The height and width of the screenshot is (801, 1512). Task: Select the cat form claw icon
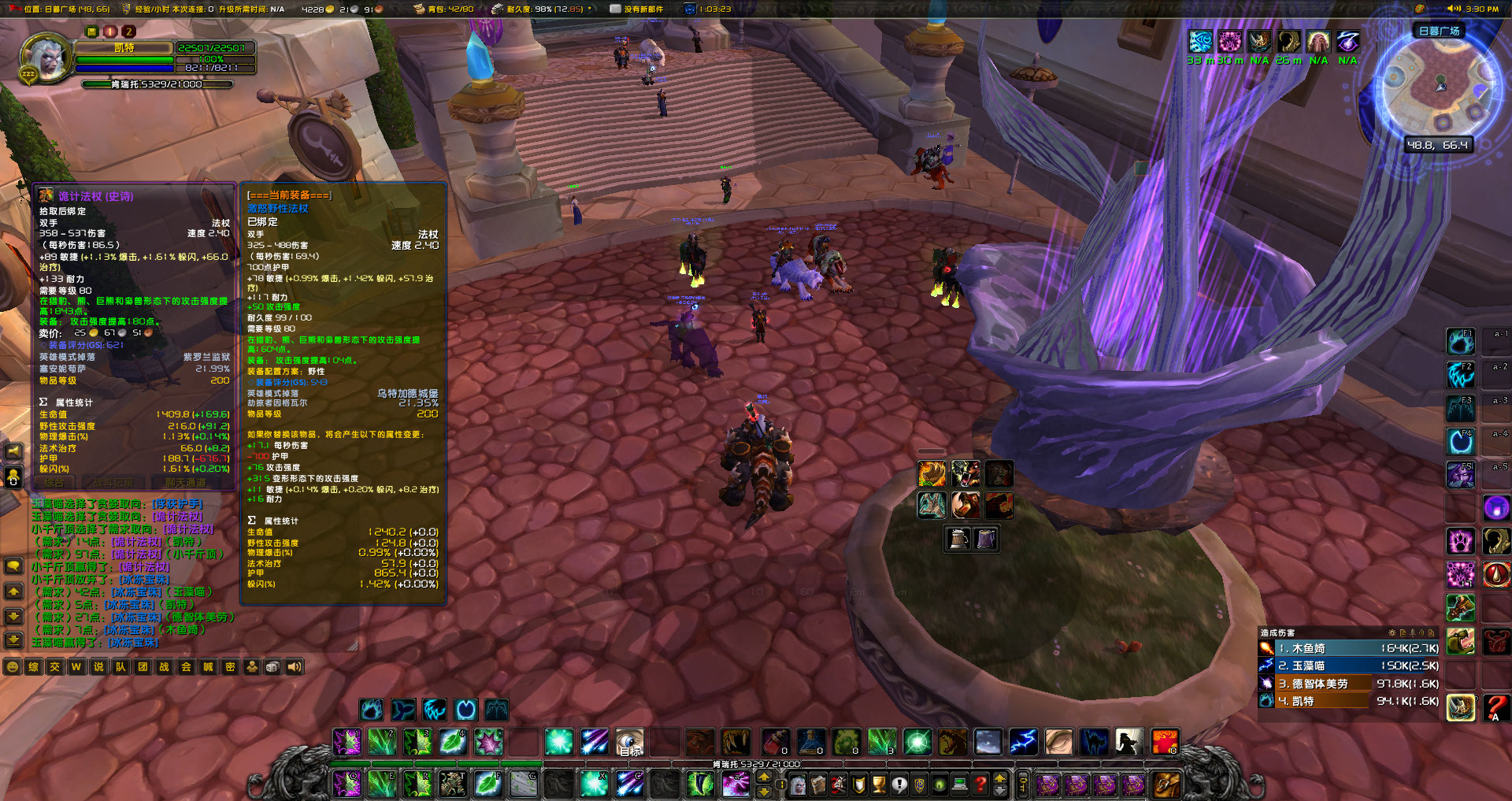435,710
